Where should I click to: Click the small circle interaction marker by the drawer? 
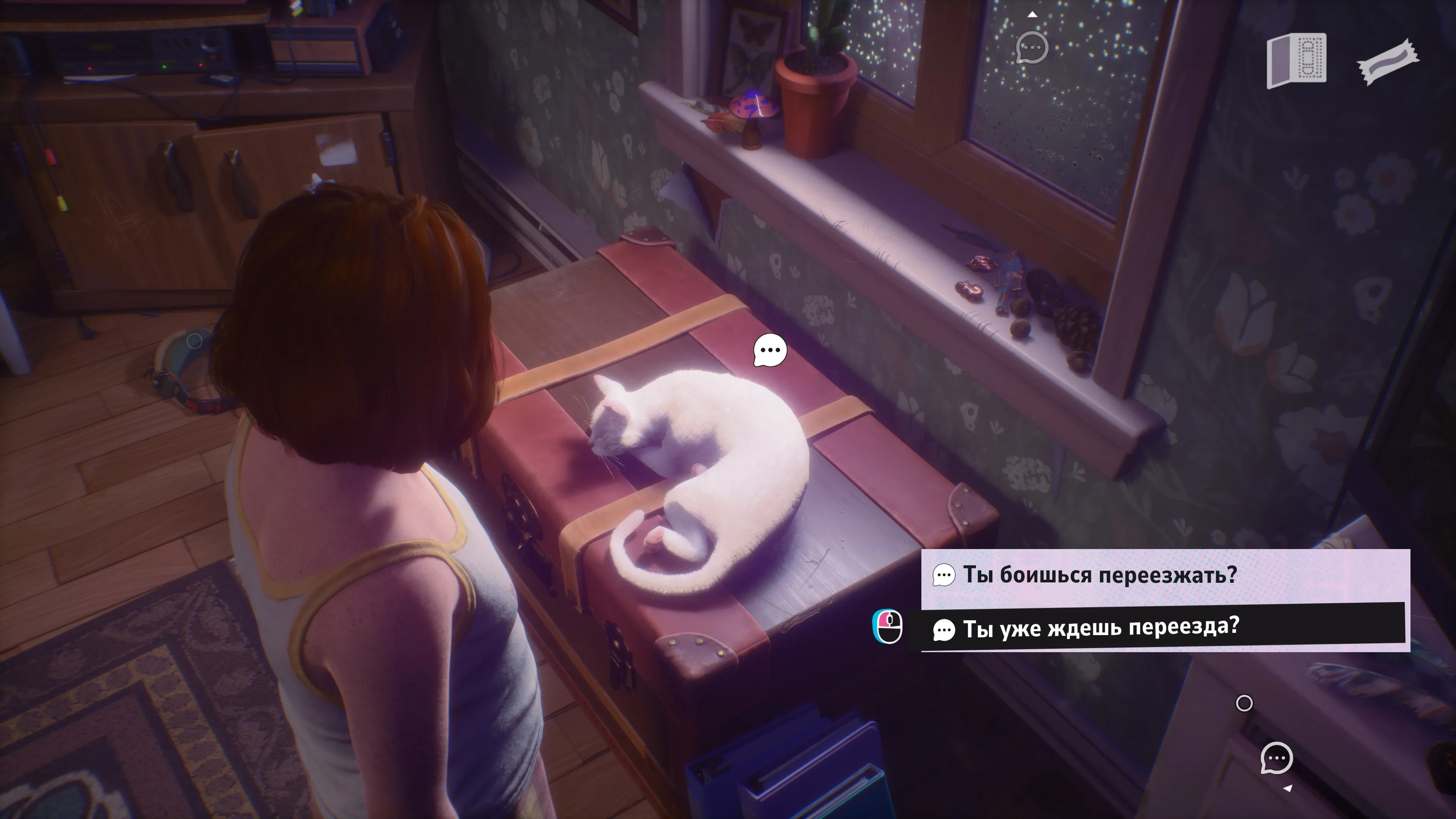click(x=1244, y=703)
